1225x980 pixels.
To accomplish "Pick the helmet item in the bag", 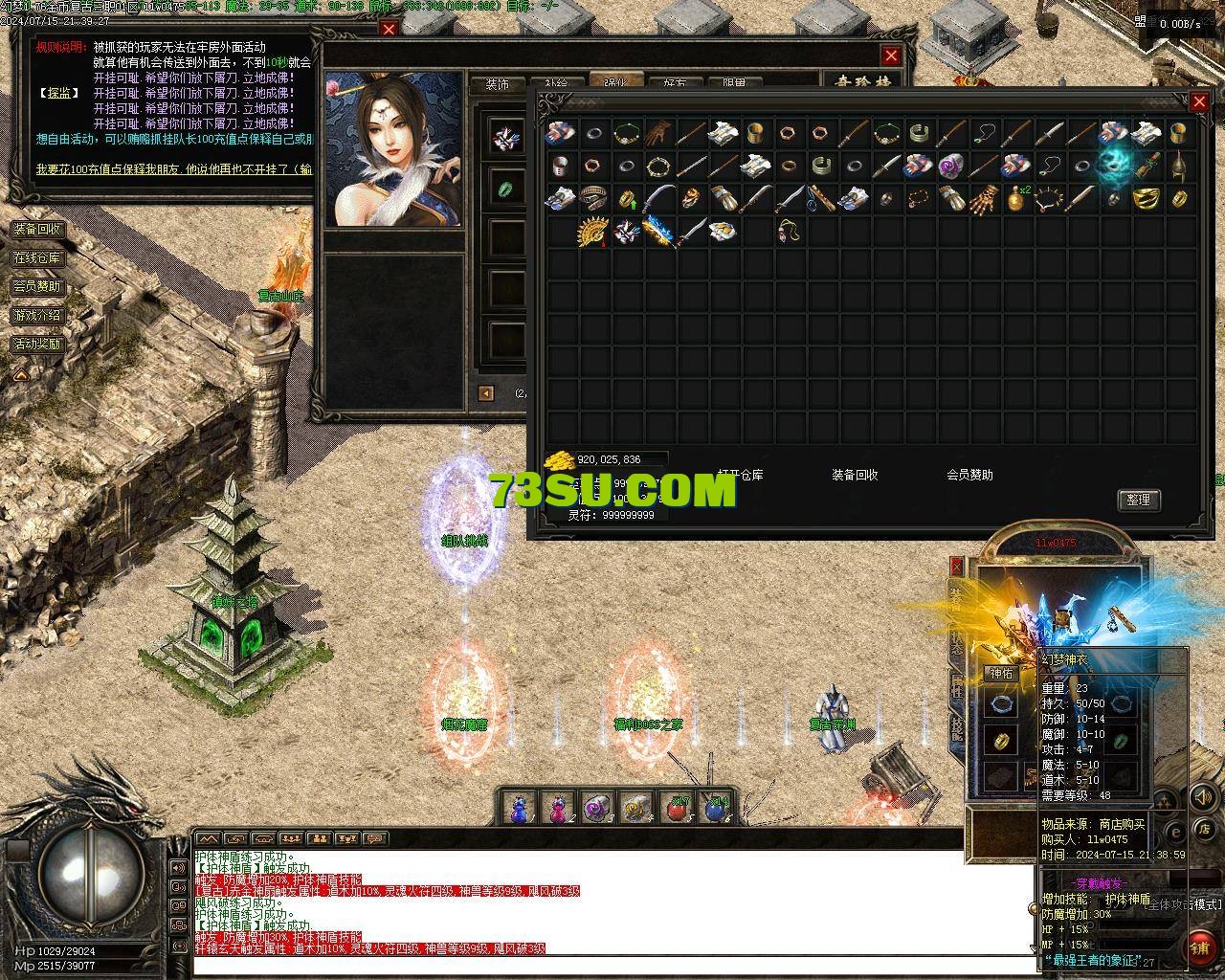I will pyautogui.click(x=1179, y=166).
